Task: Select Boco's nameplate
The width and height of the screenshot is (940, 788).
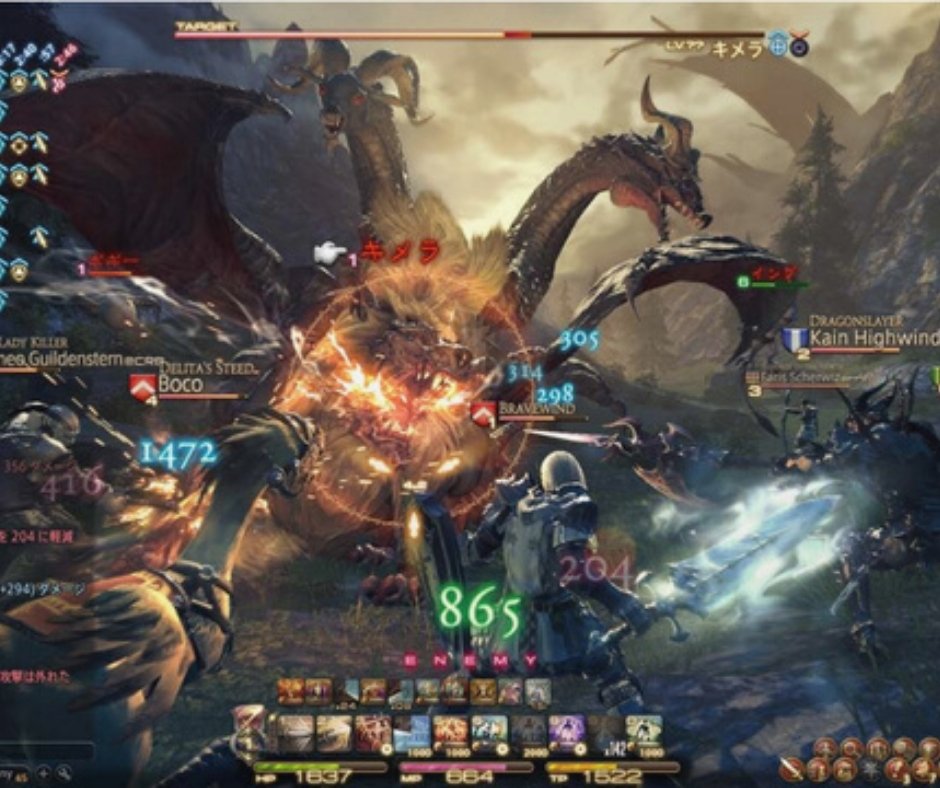Action: click(181, 384)
